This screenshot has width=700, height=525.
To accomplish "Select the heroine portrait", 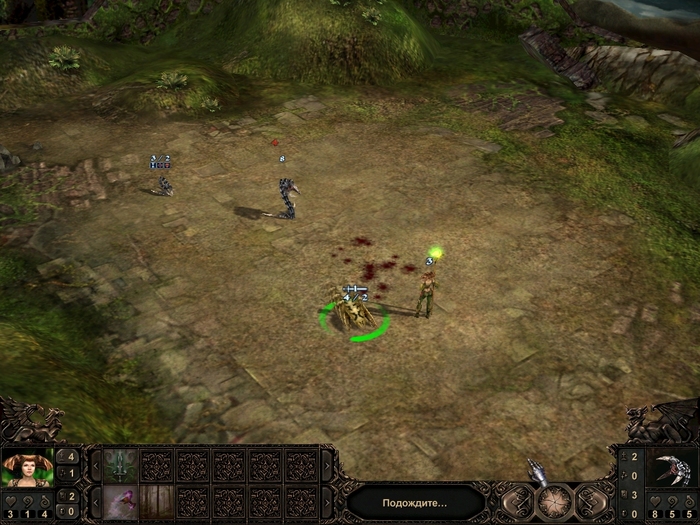I will [27, 468].
